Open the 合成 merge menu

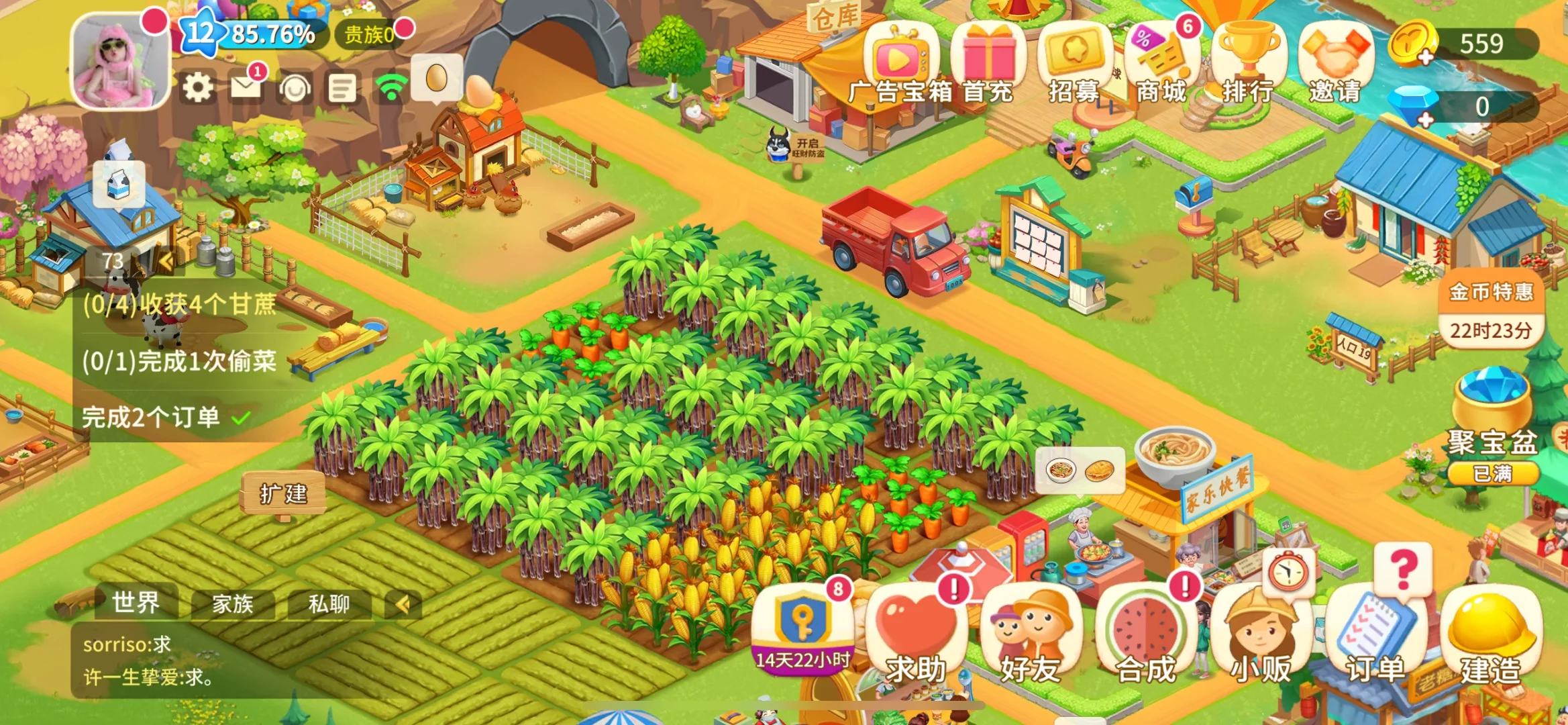(x=1146, y=634)
